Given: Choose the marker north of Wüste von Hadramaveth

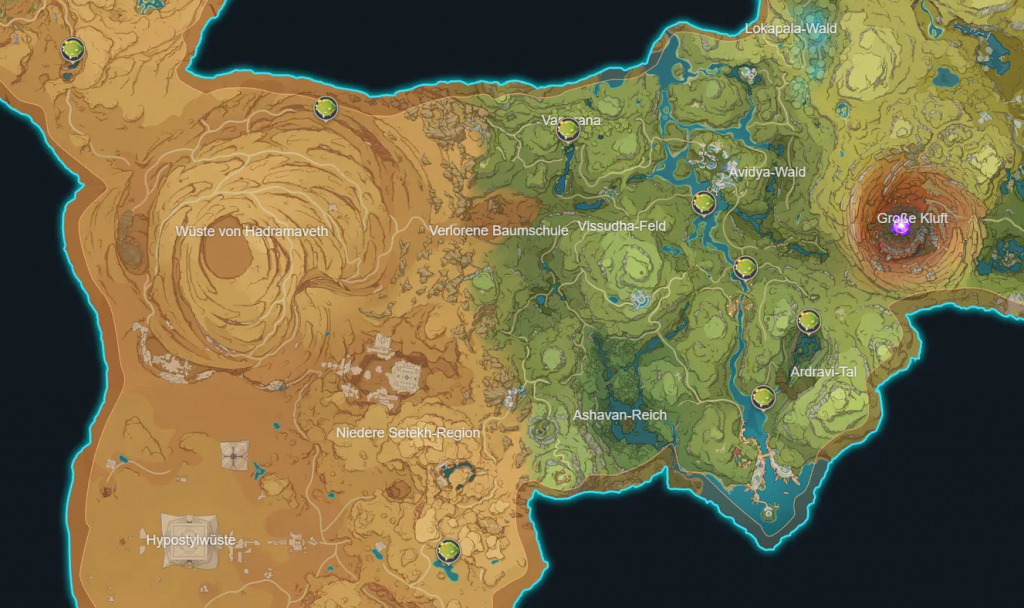Looking at the screenshot, I should tap(324, 107).
